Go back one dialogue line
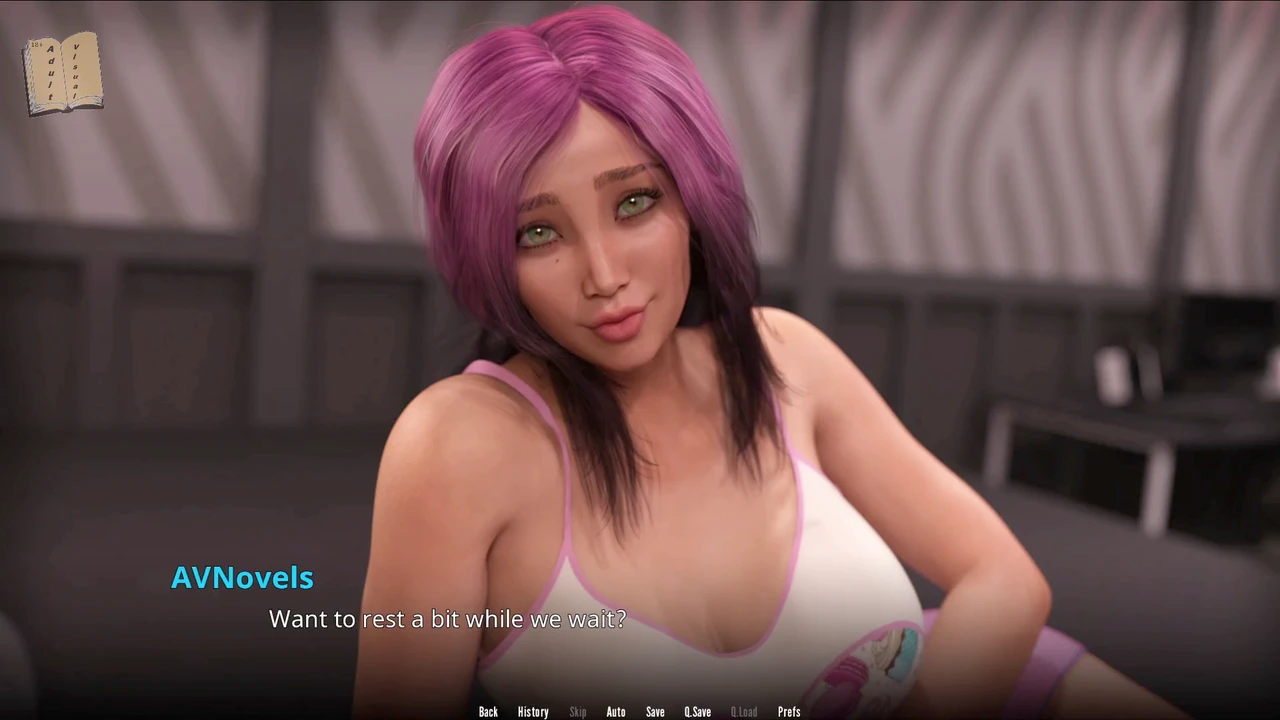Screen dimensions: 1280x720 [x=488, y=712]
